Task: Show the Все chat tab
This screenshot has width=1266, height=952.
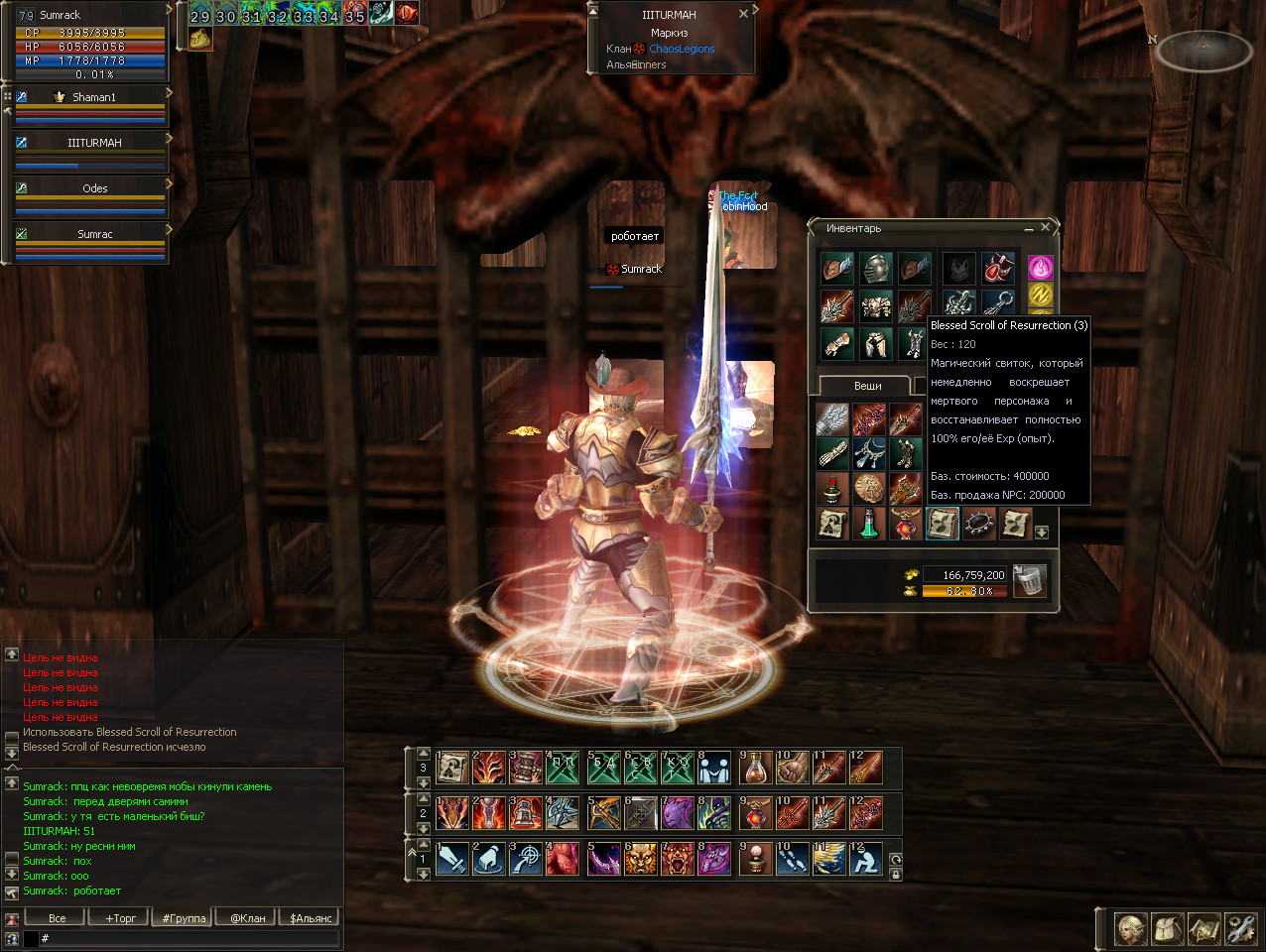Action: click(58, 917)
